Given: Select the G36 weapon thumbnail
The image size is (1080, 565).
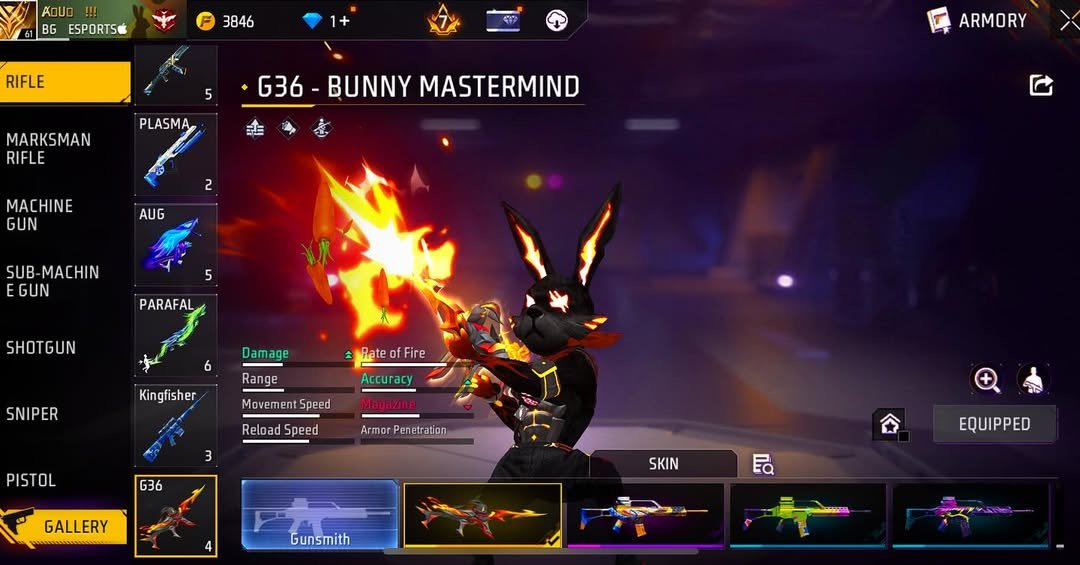Looking at the screenshot, I should pos(176,515).
